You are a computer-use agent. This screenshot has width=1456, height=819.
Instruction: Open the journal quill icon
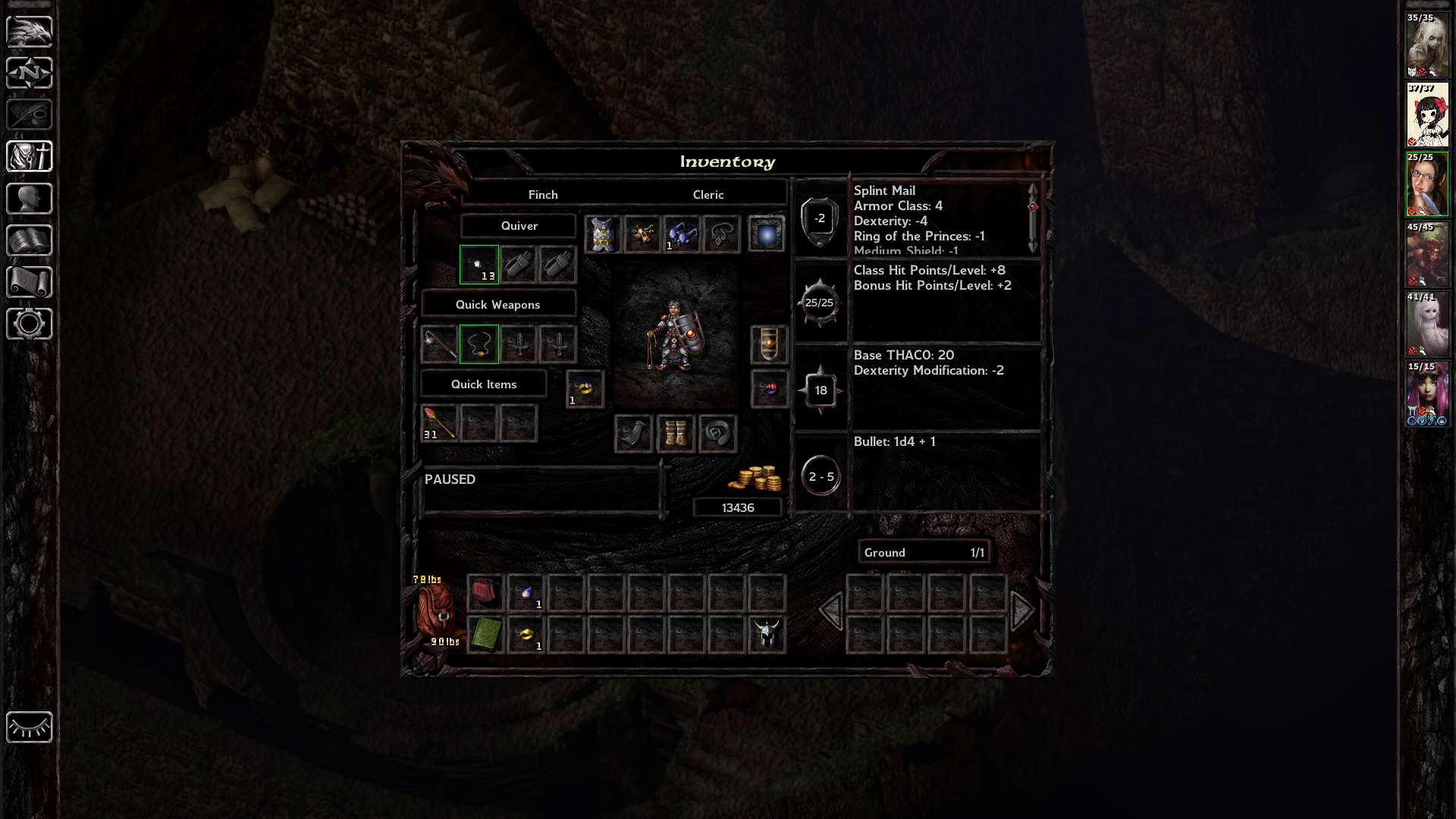point(30,115)
